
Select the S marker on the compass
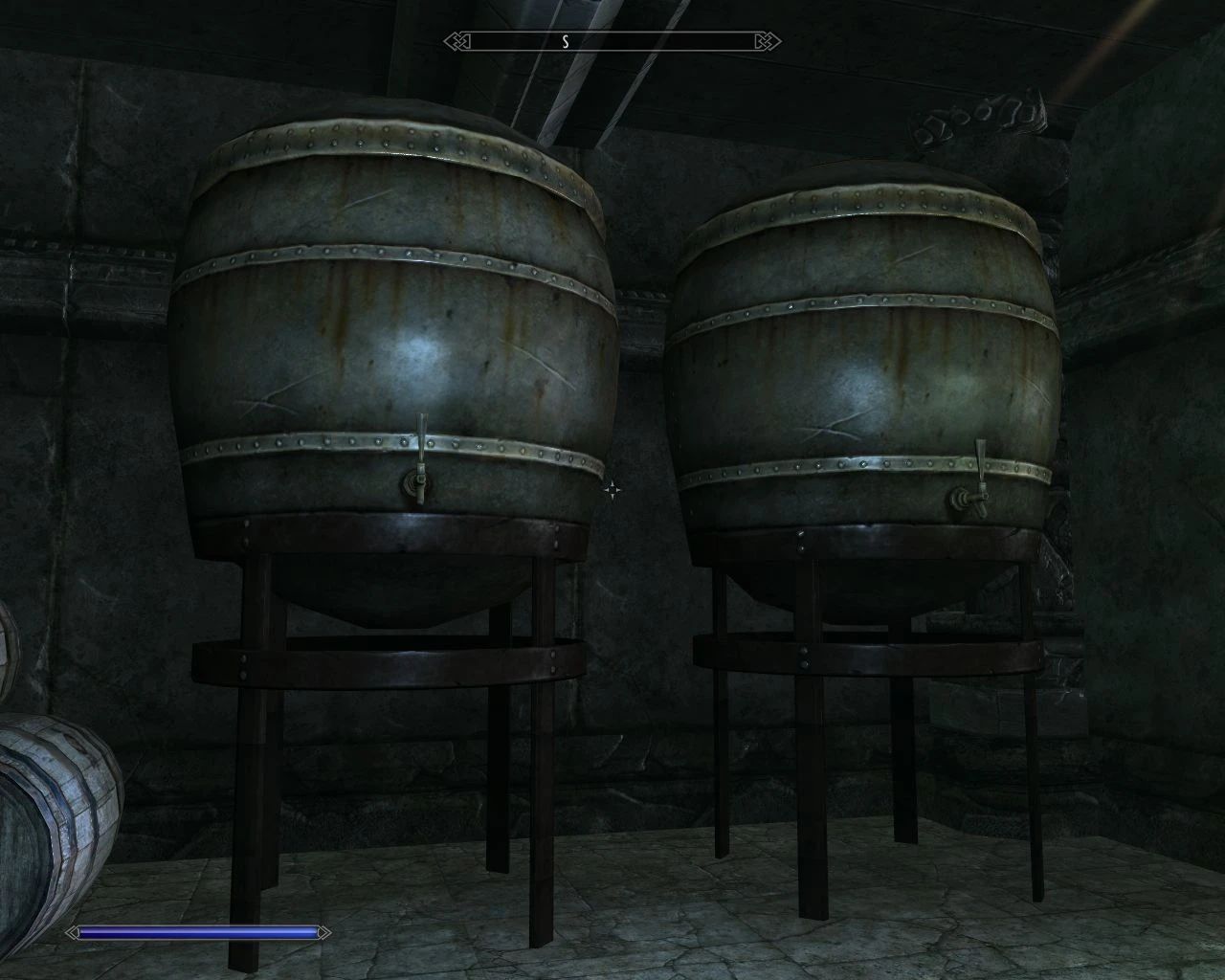point(567,41)
